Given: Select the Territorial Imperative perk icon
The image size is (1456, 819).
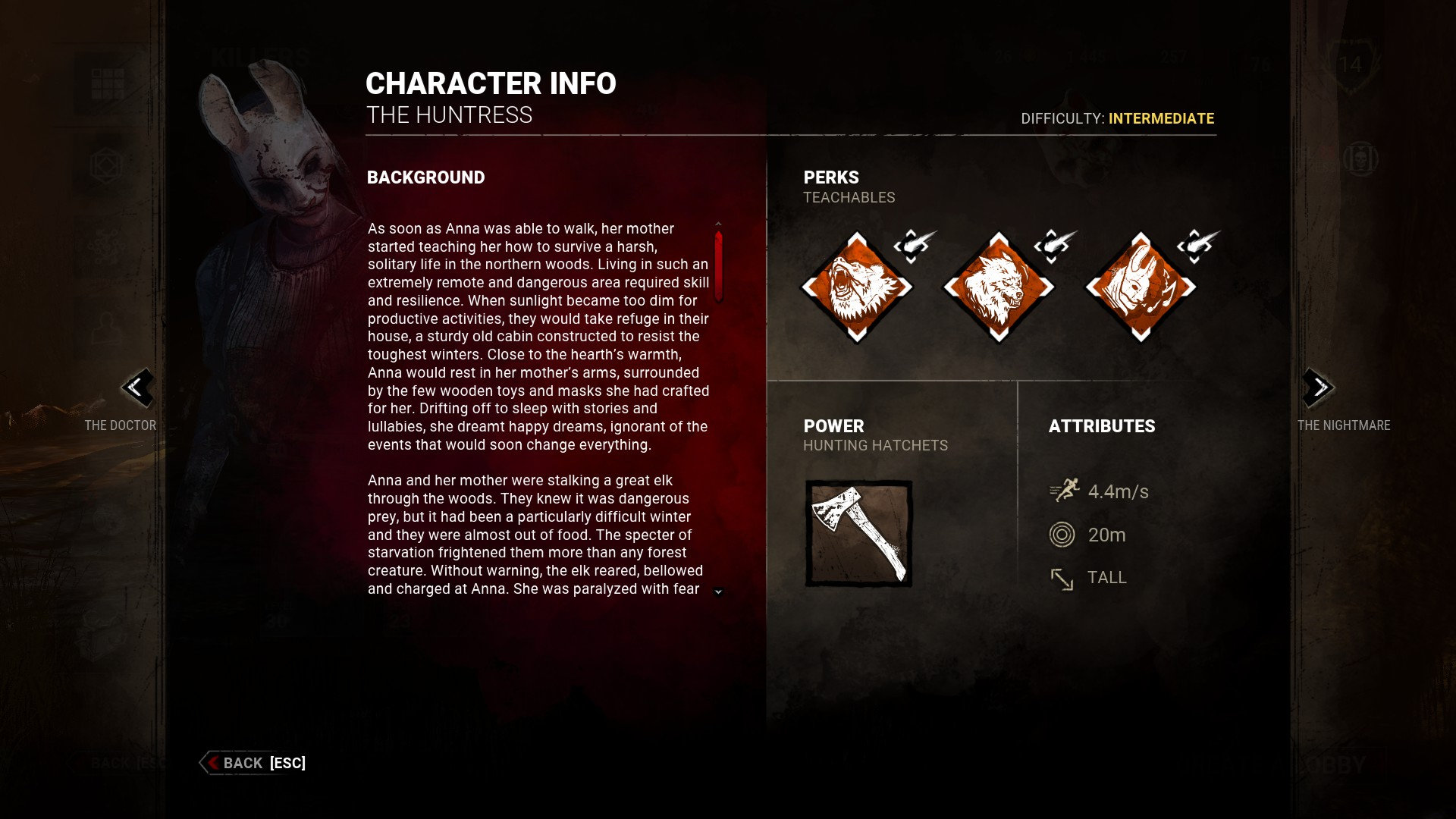Looking at the screenshot, I should click(999, 287).
